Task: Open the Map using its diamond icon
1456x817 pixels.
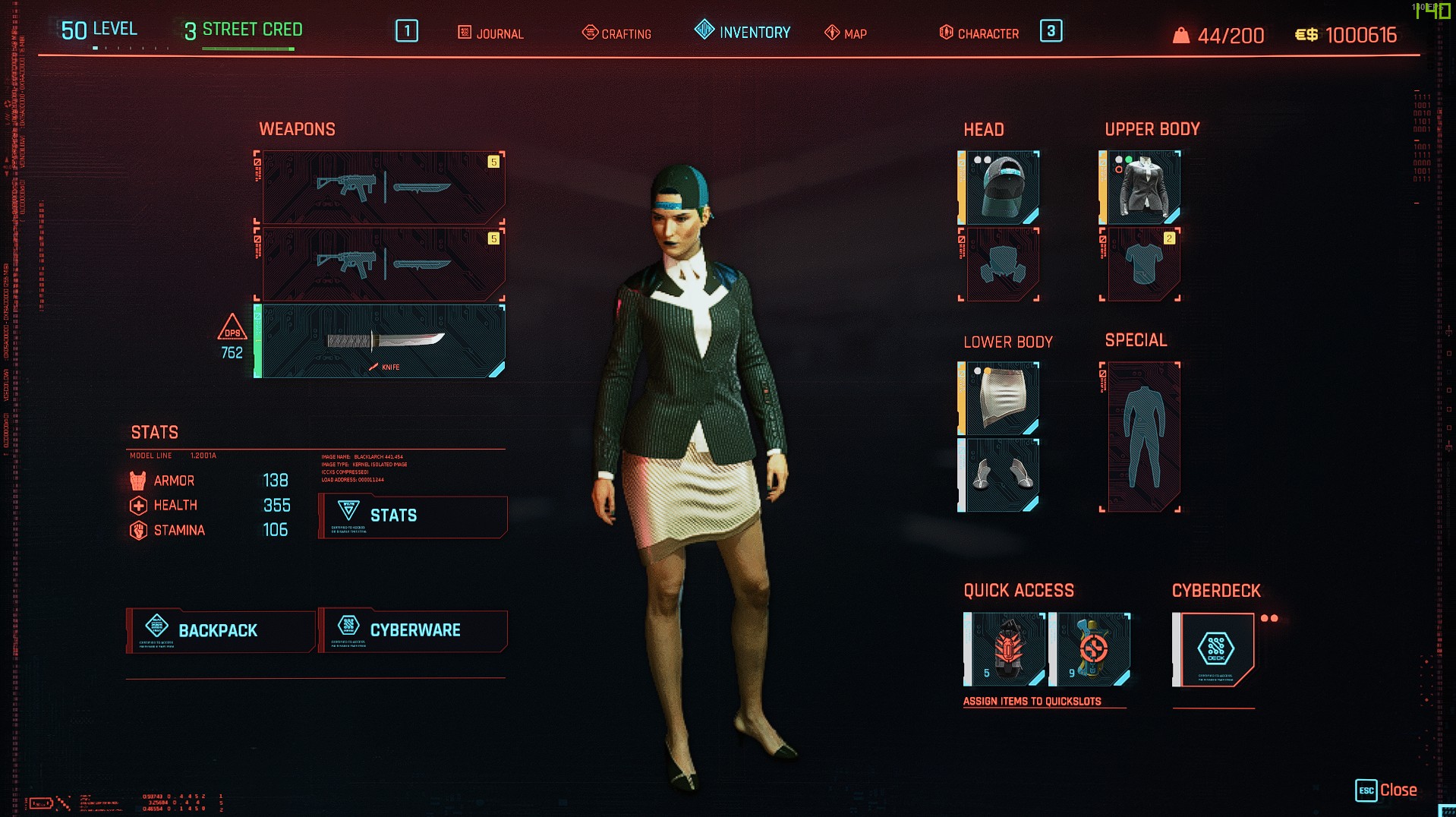Action: [x=833, y=33]
